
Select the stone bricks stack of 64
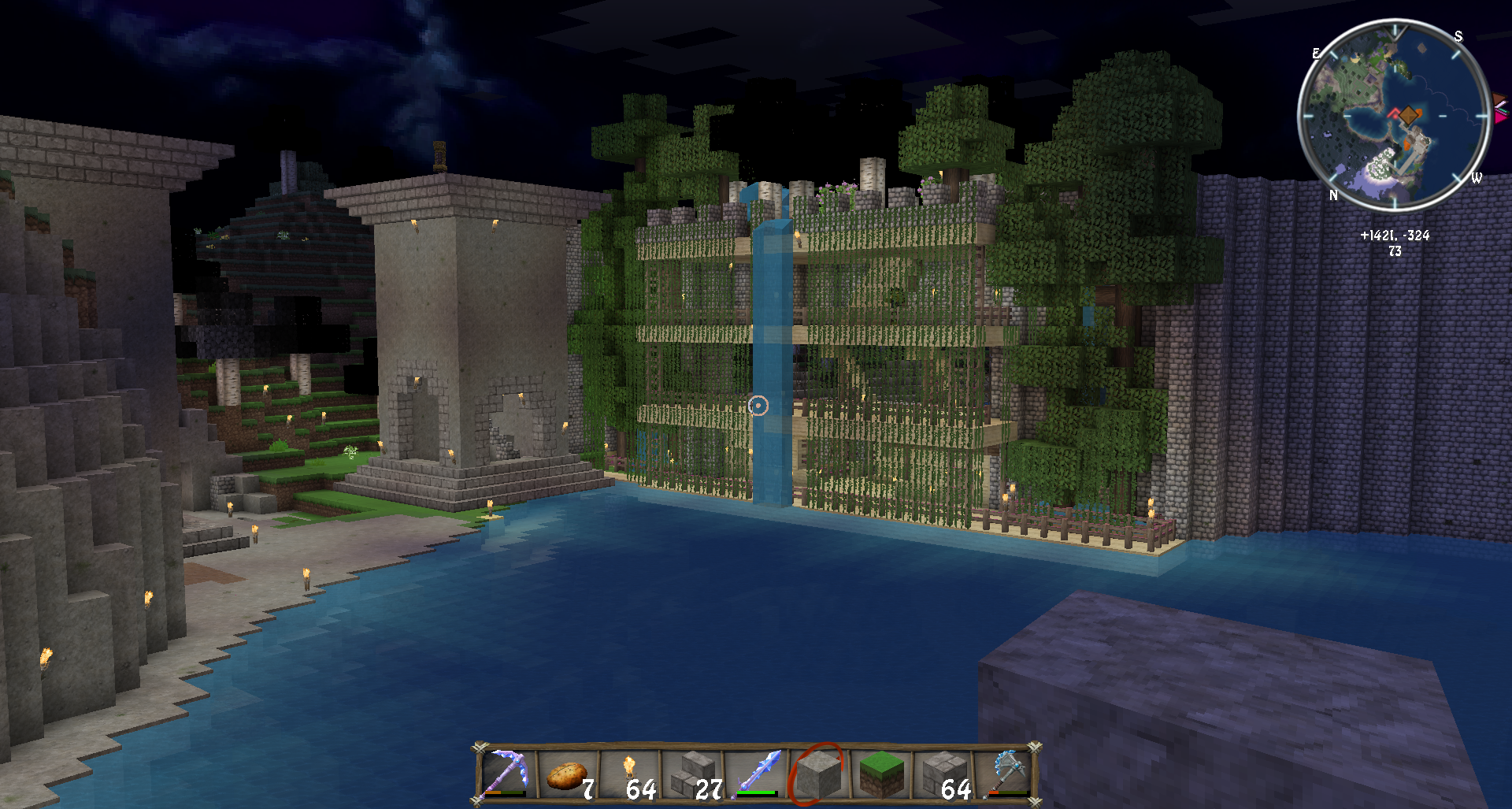click(943, 774)
